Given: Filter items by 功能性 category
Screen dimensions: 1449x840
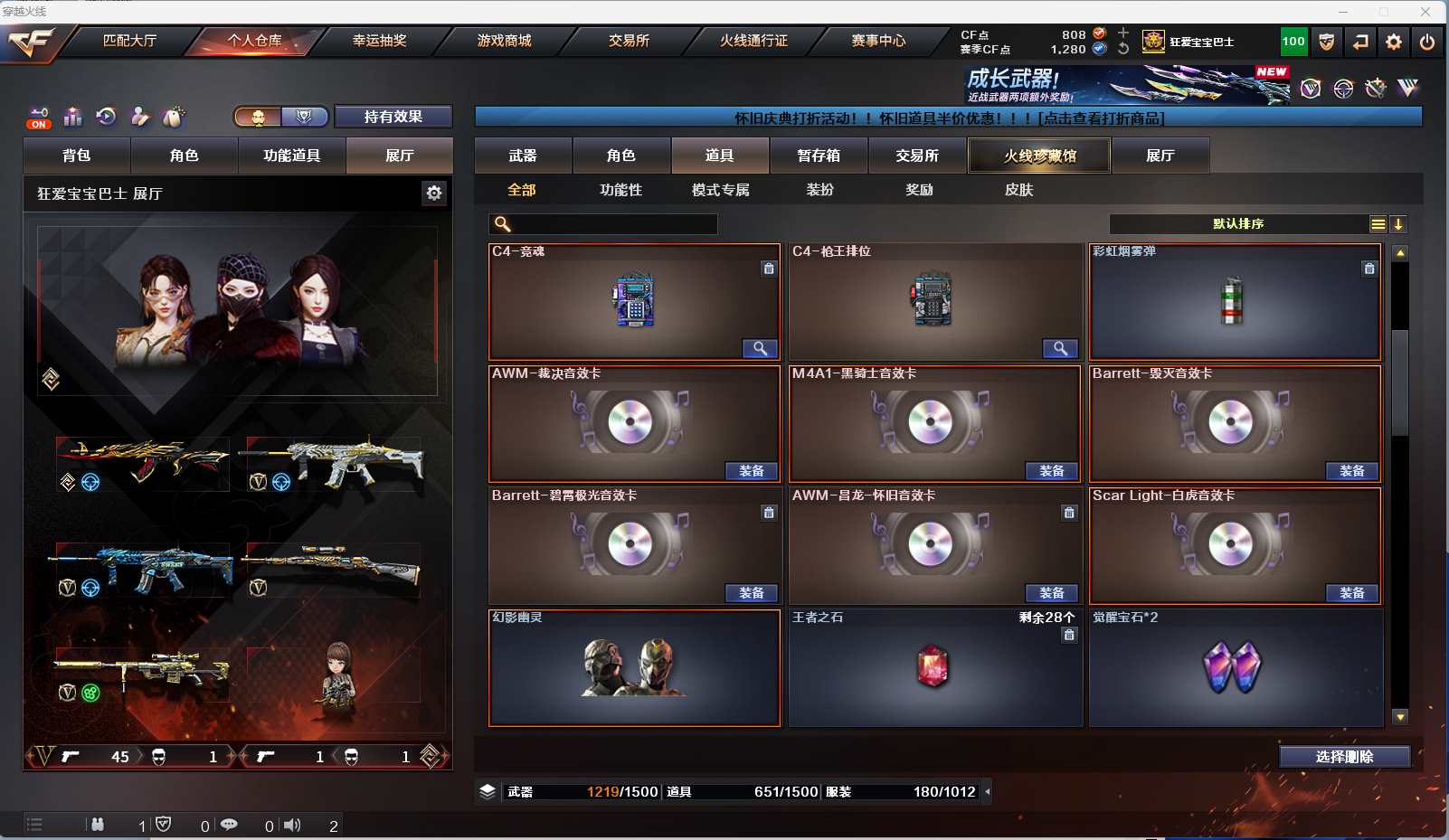Looking at the screenshot, I should point(620,190).
